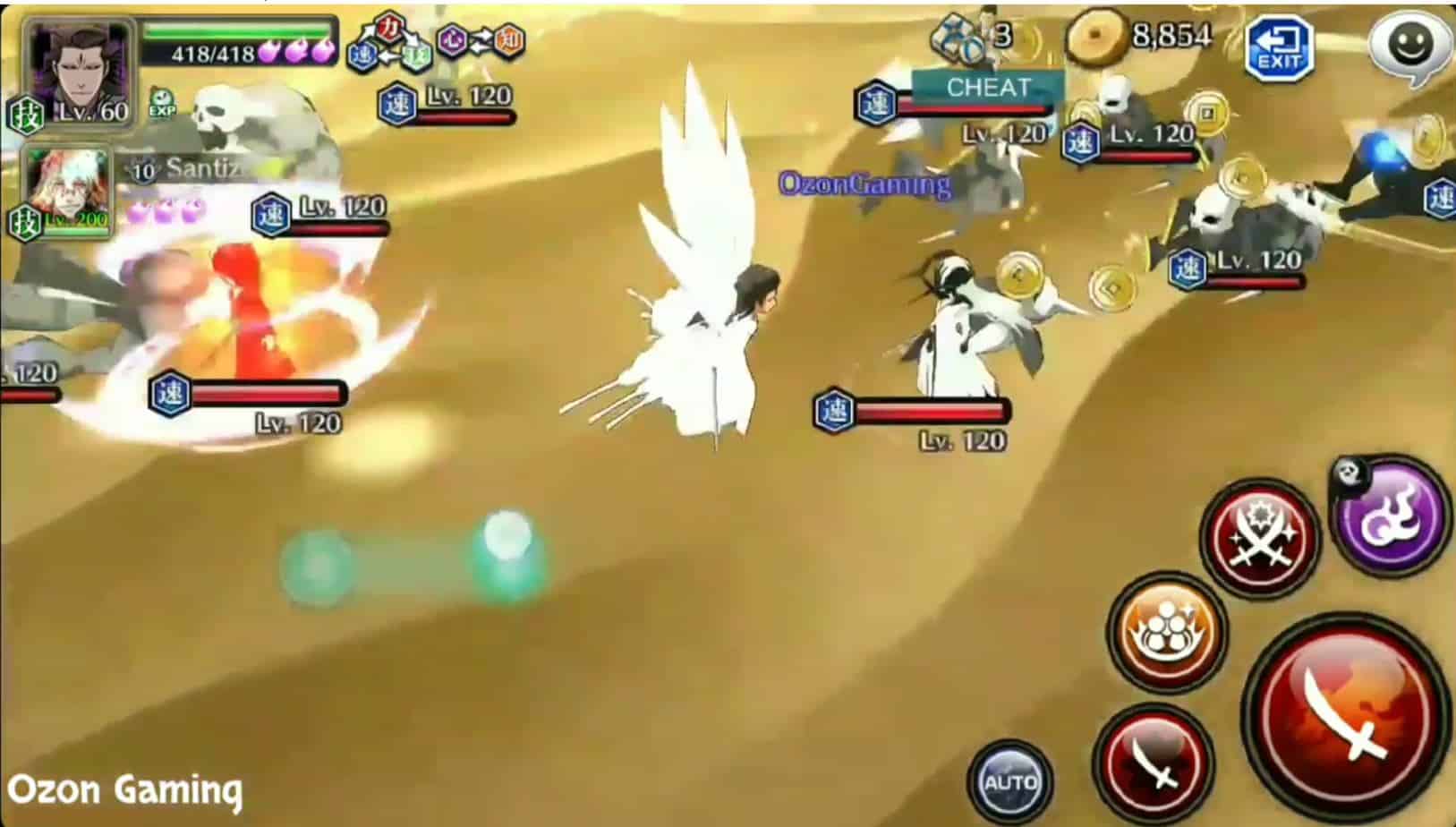
Task: Tap the blue EXIT button
Action: tap(1279, 49)
